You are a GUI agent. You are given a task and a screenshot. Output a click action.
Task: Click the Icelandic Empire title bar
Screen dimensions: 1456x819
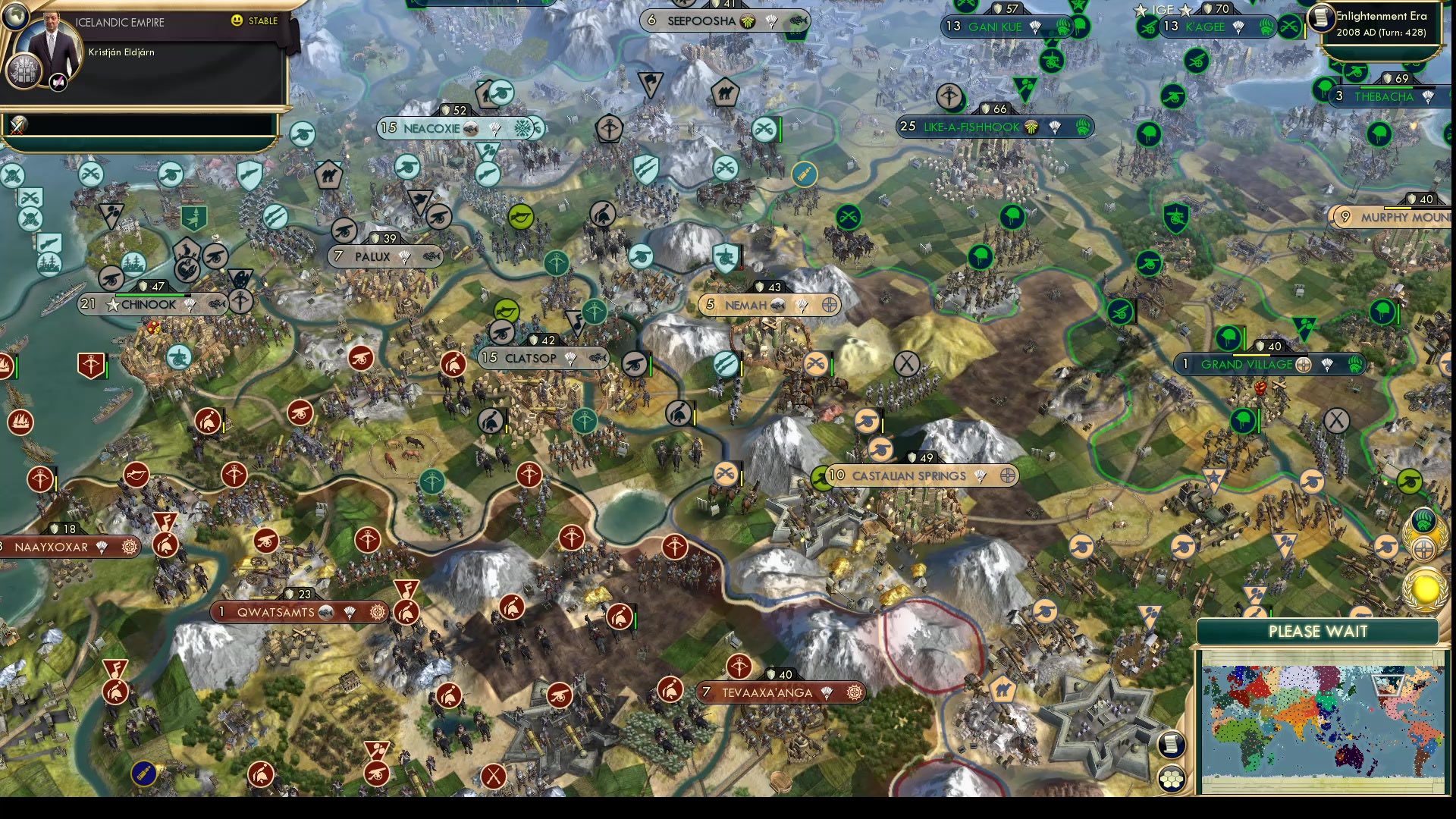121,22
